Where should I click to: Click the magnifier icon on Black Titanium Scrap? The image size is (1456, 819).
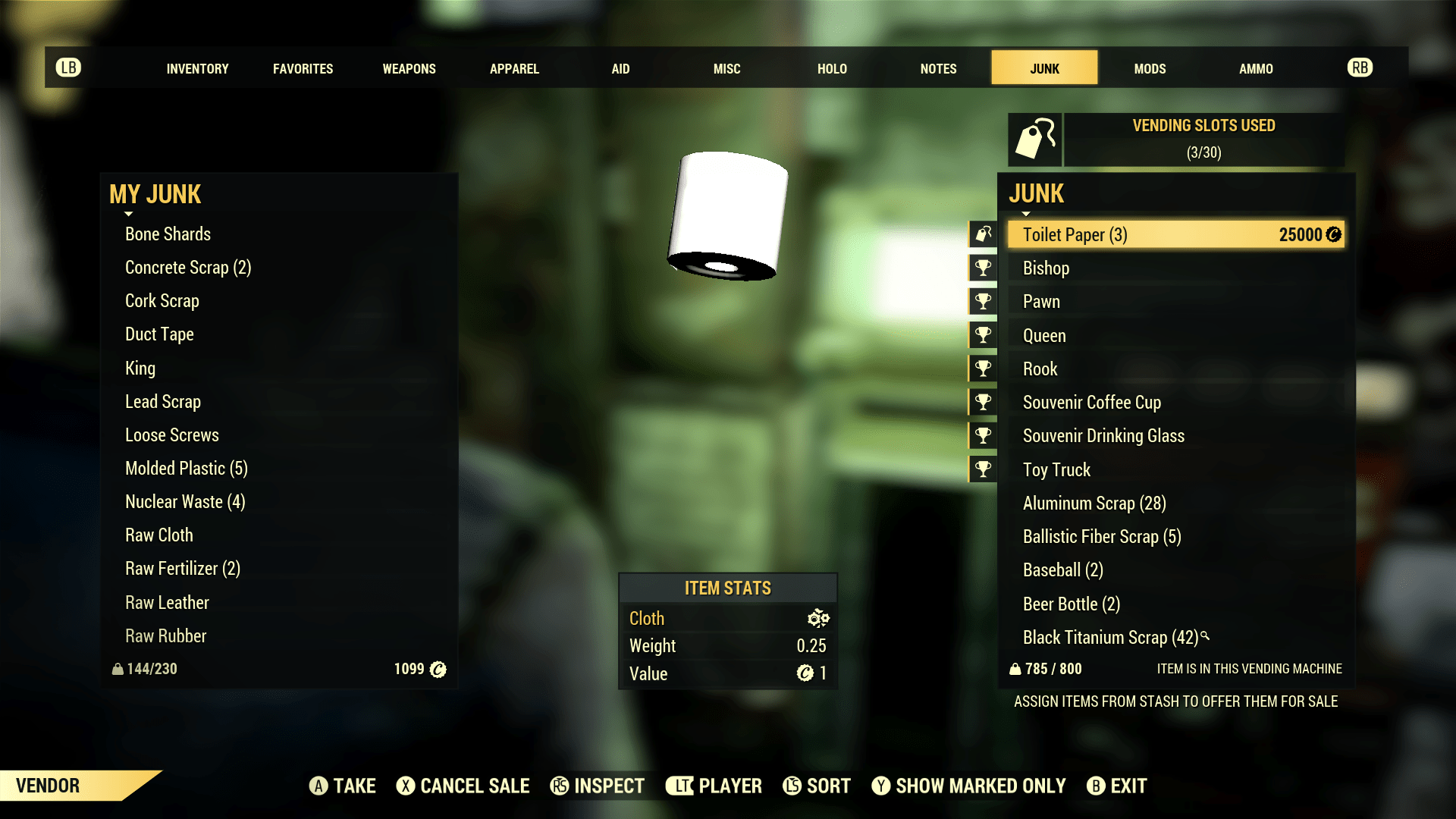(x=1205, y=635)
